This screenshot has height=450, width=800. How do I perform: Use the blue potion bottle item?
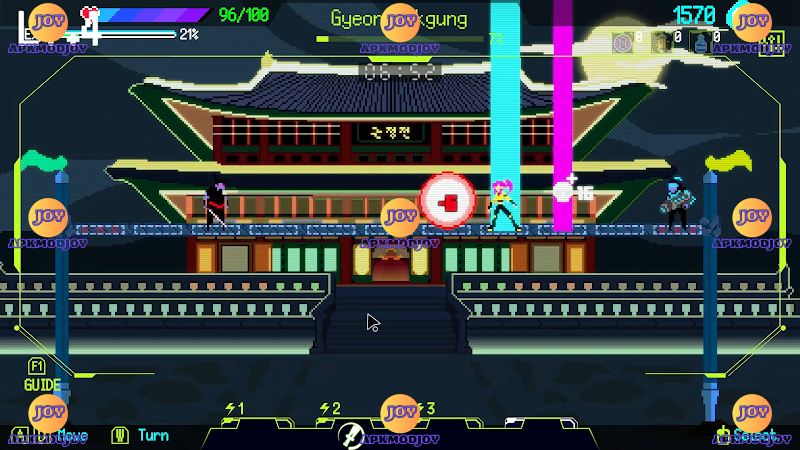(700, 42)
